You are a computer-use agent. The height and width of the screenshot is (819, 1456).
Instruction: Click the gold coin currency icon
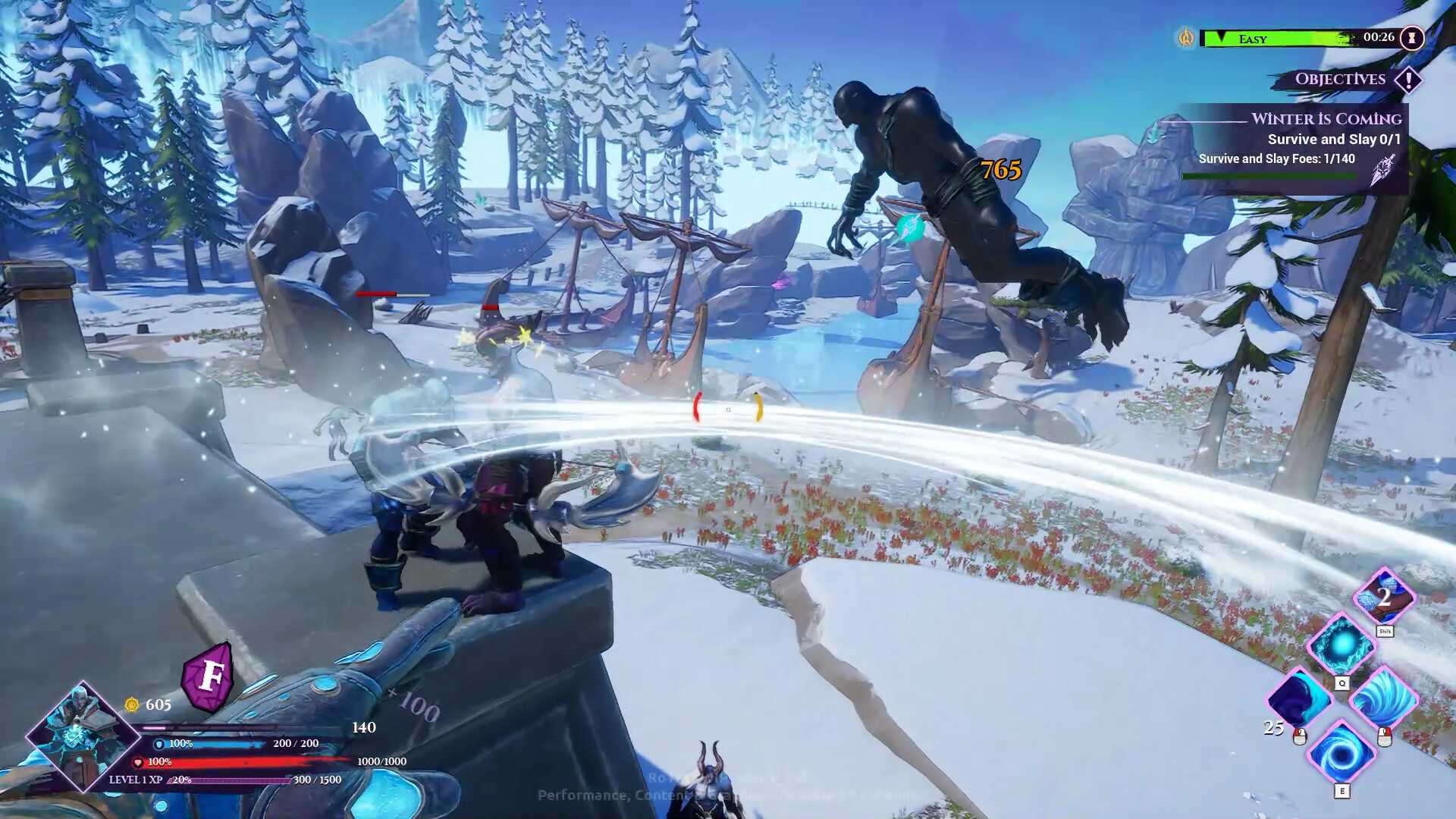coord(132,704)
